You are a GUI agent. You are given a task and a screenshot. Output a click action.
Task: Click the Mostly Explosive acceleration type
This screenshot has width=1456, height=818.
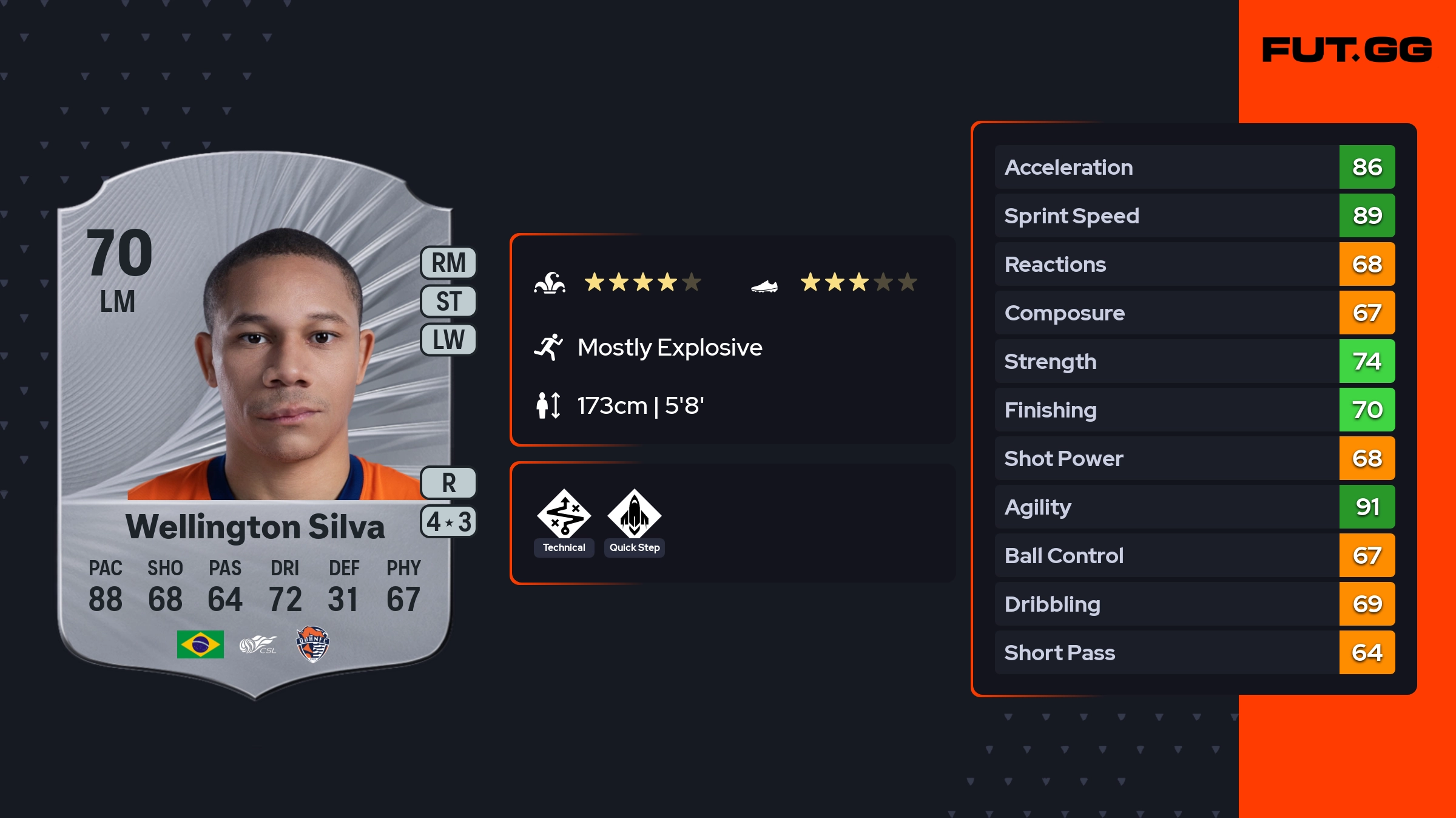(x=669, y=348)
